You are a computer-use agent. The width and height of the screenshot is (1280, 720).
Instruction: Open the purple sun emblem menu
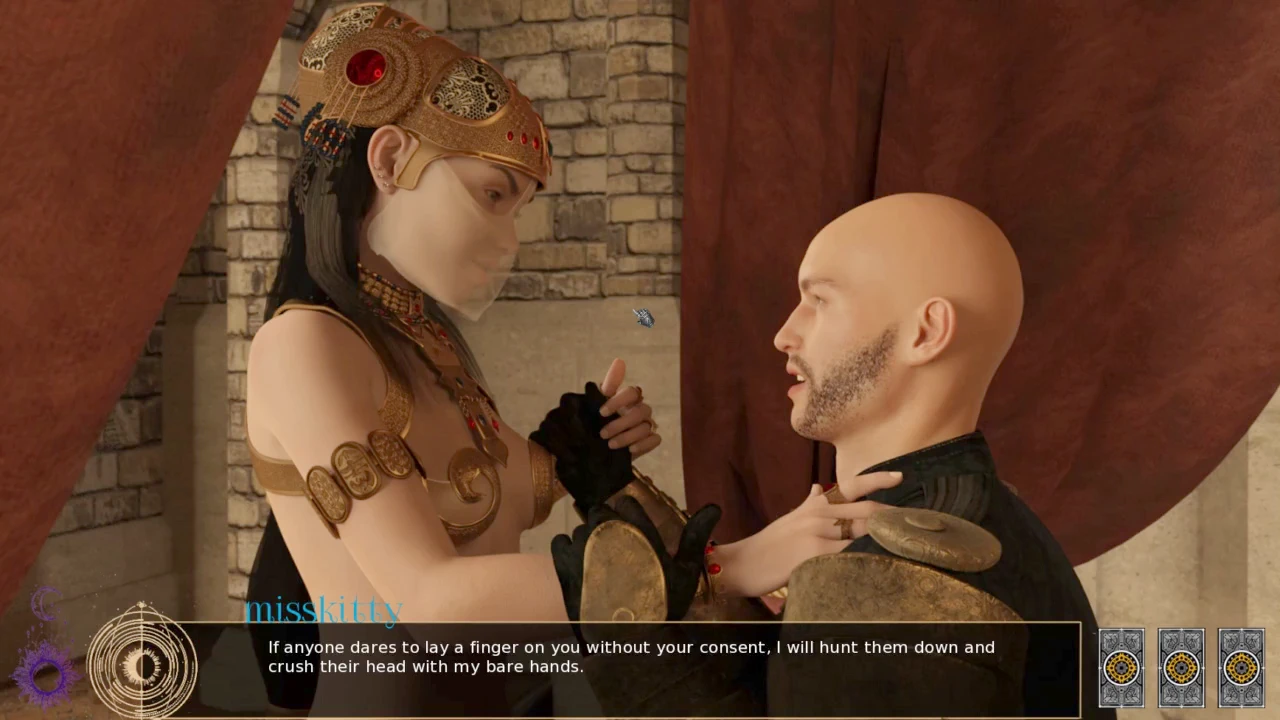click(45, 673)
